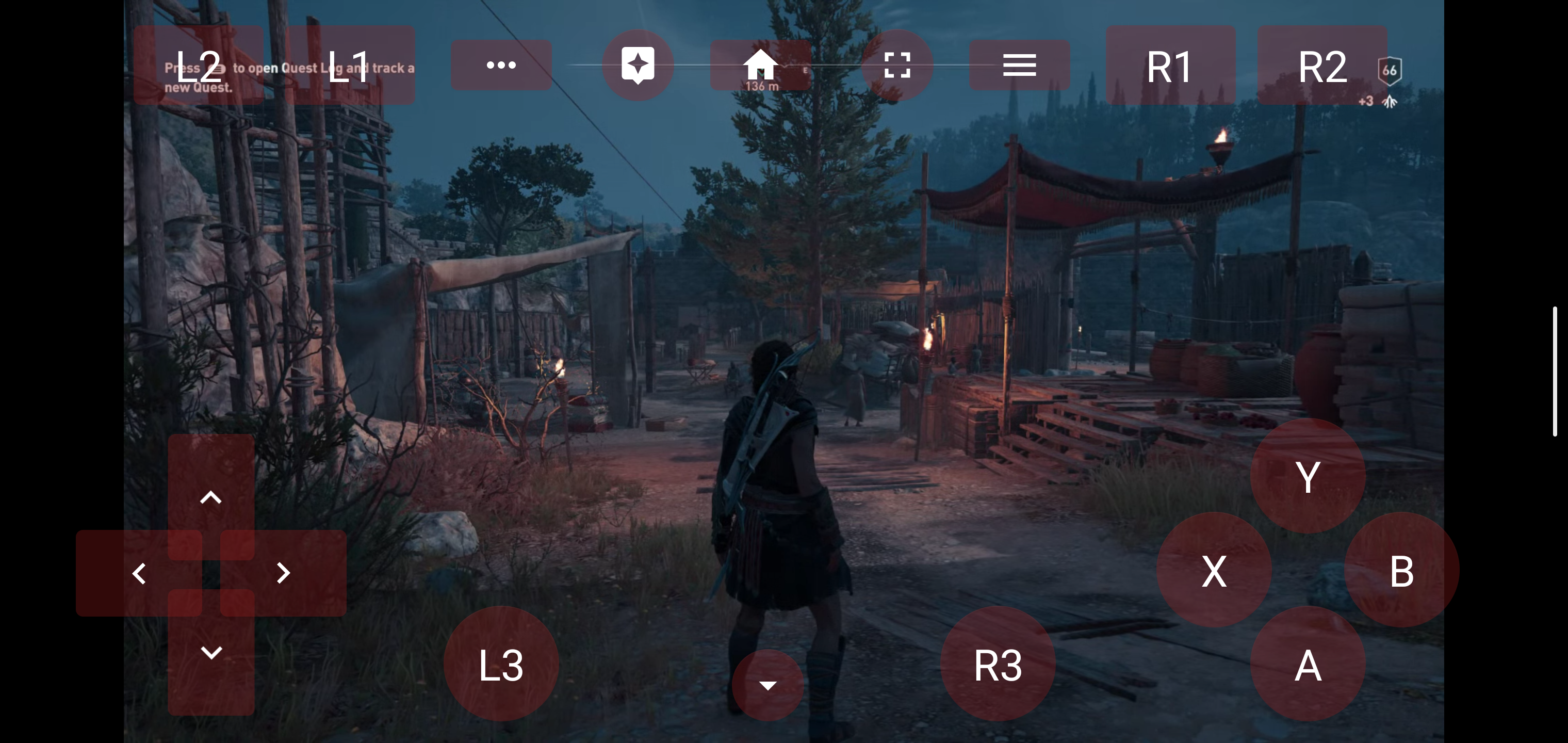This screenshot has height=743, width=1568.
Task: Toggle fullscreen with the brackets icon
Action: click(x=897, y=64)
